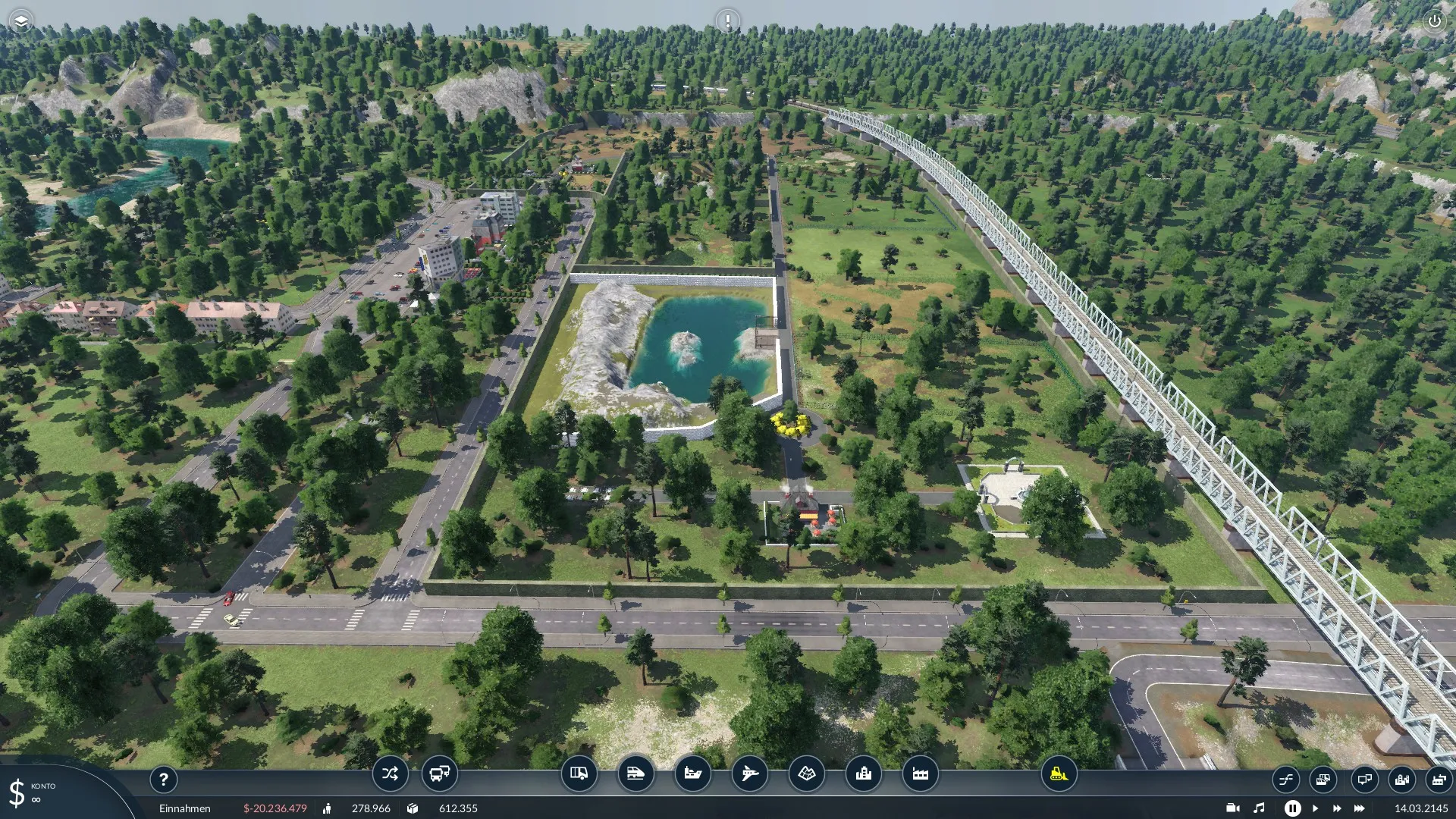The width and height of the screenshot is (1456, 819).
Task: Set game speed to normal play
Action: [x=1315, y=808]
